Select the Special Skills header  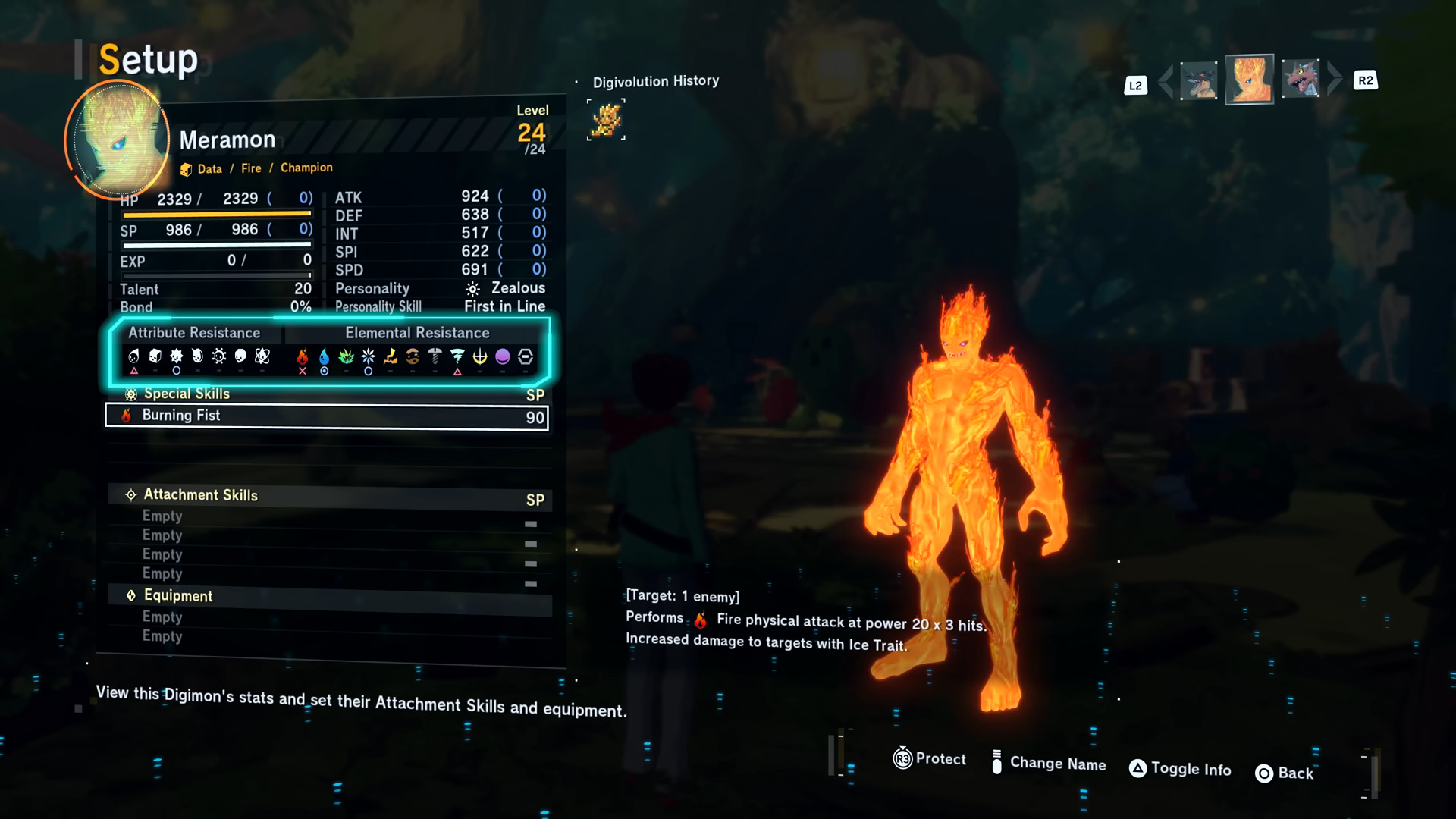187,394
